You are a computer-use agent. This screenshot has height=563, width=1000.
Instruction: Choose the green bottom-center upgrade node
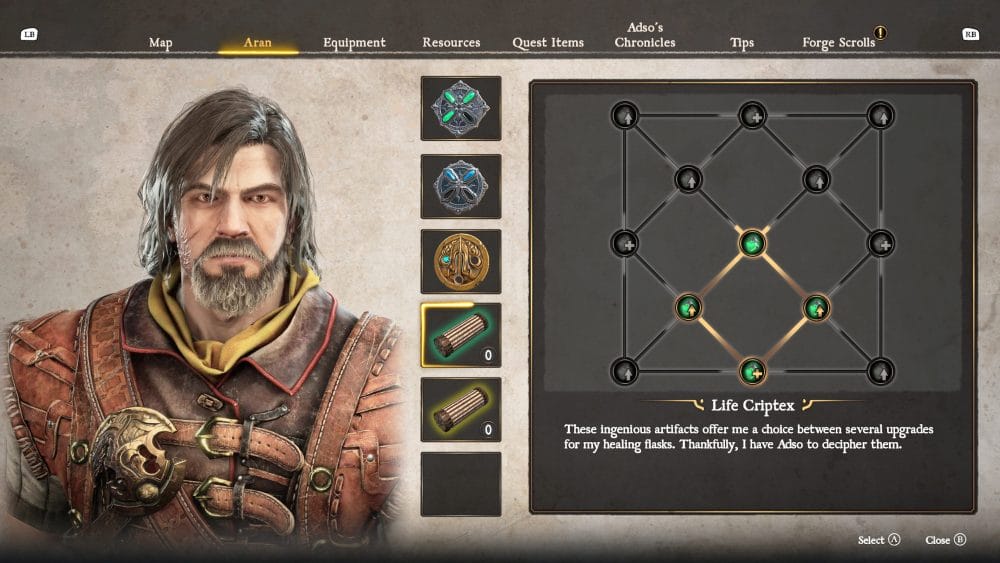tap(752, 371)
